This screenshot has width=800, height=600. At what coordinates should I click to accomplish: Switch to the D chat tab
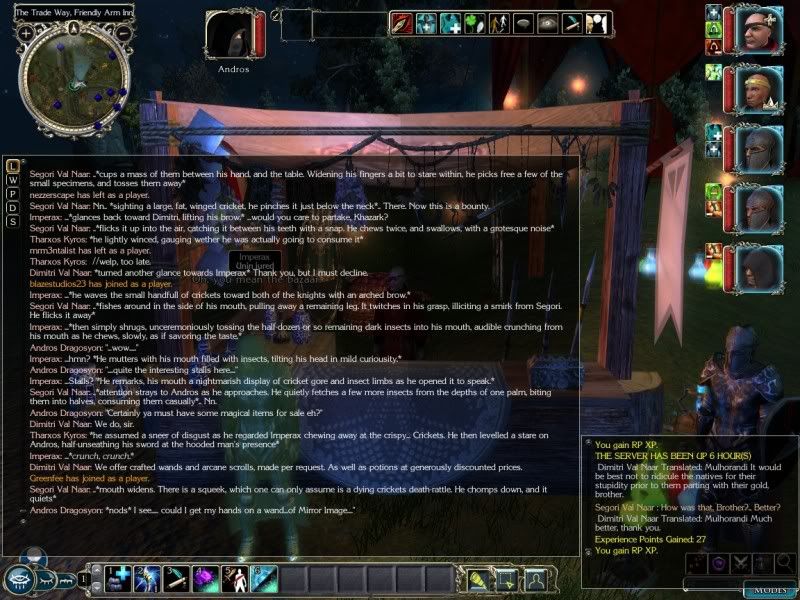[x=12, y=207]
